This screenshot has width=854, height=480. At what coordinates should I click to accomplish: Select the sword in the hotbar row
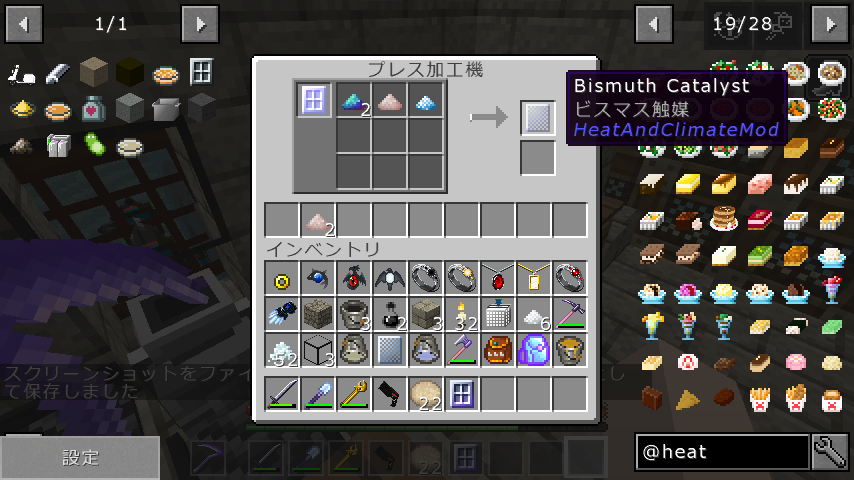[x=282, y=394]
